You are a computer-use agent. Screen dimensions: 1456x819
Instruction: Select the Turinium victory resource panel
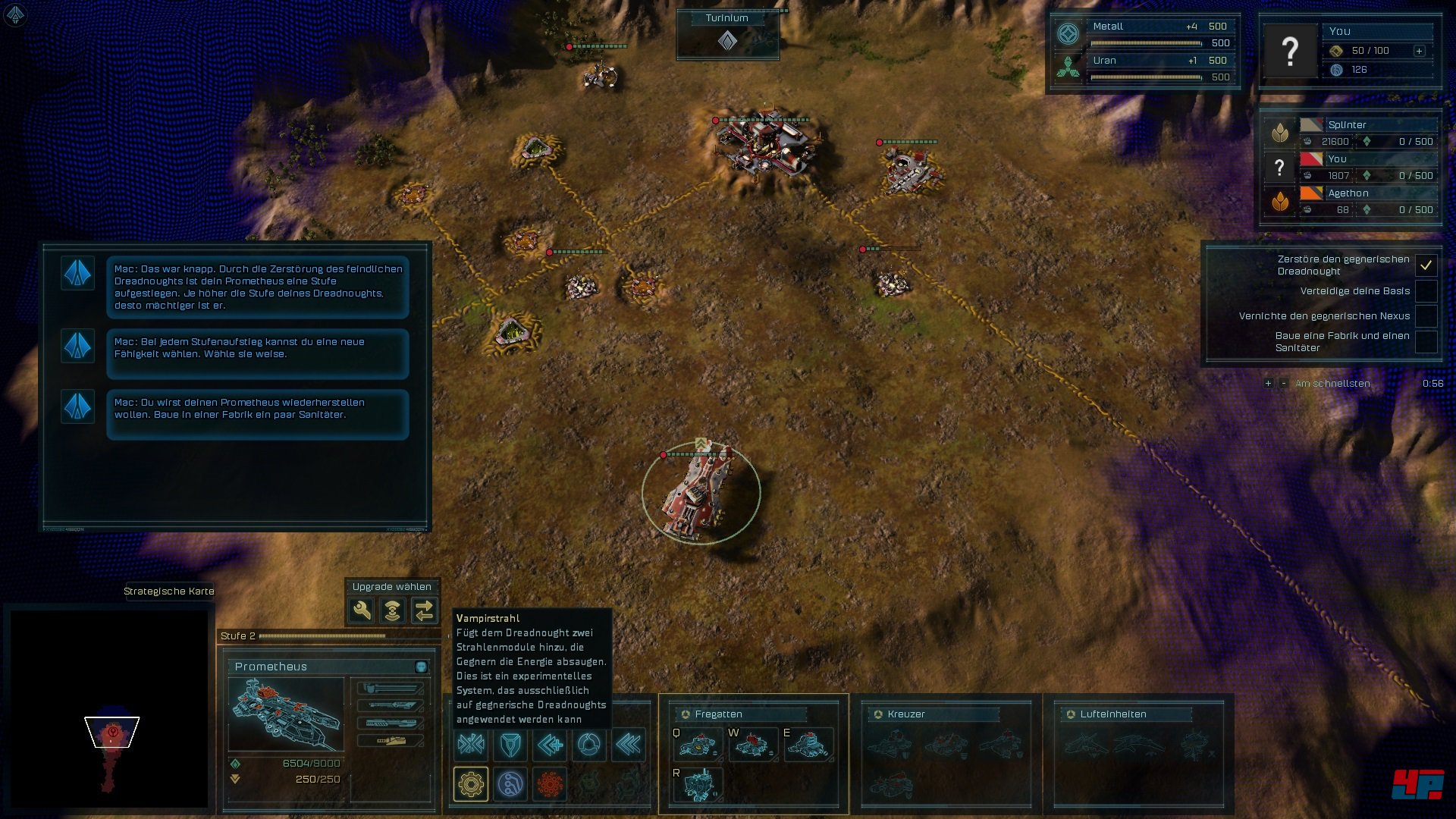[727, 34]
